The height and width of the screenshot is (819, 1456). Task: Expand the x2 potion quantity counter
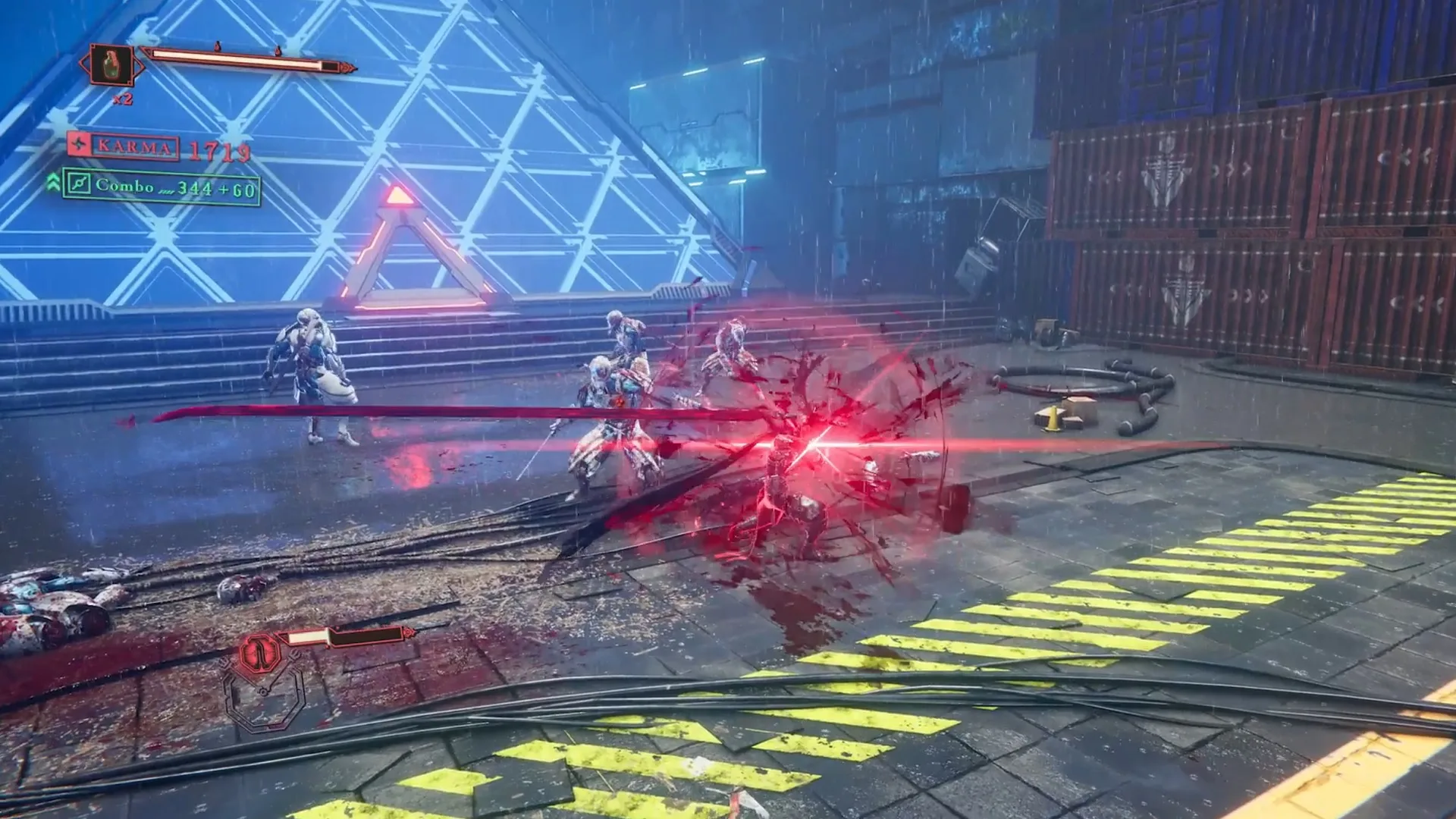[x=122, y=99]
